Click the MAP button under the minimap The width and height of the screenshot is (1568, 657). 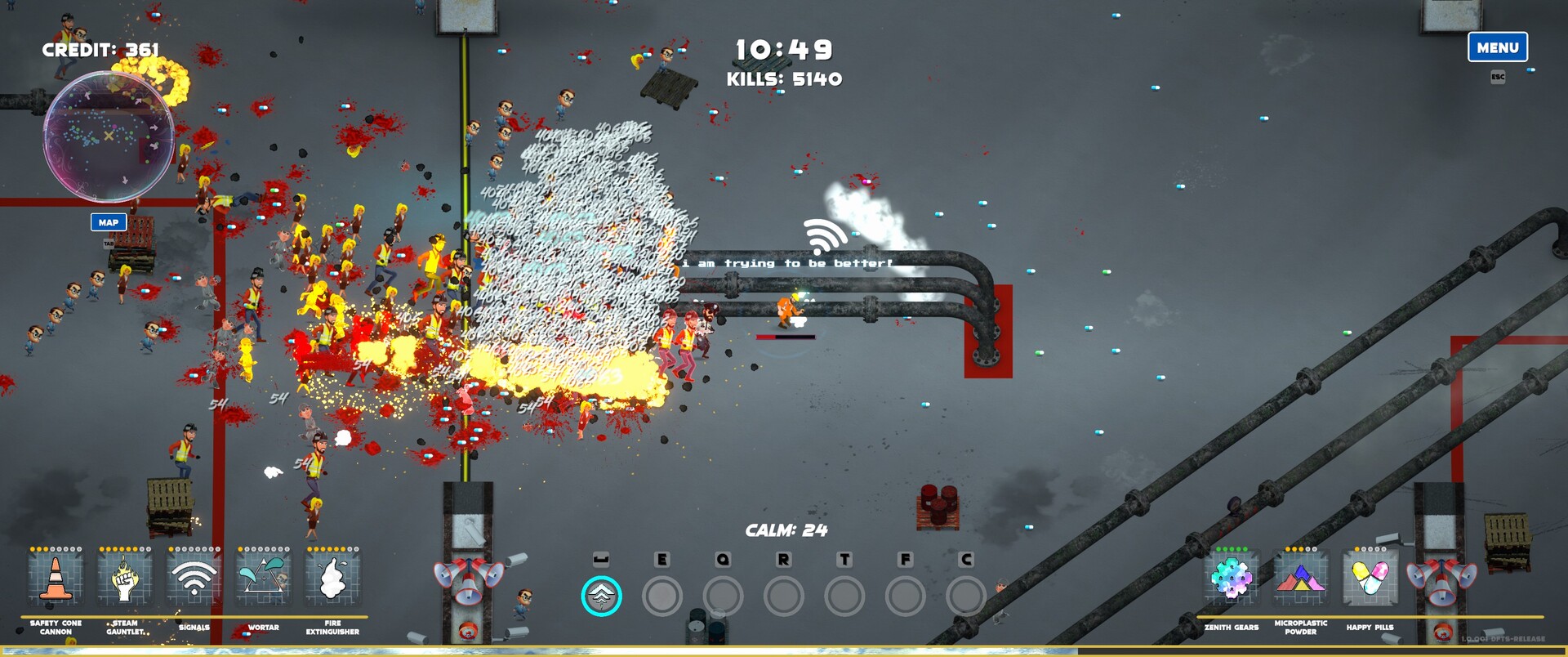(109, 222)
